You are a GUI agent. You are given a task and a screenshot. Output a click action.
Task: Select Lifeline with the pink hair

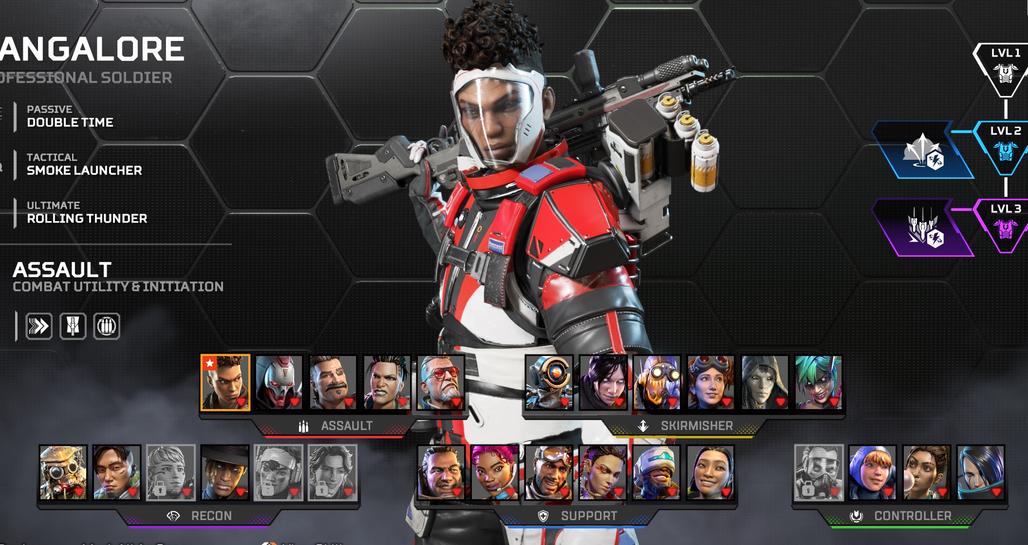pyautogui.click(x=495, y=472)
